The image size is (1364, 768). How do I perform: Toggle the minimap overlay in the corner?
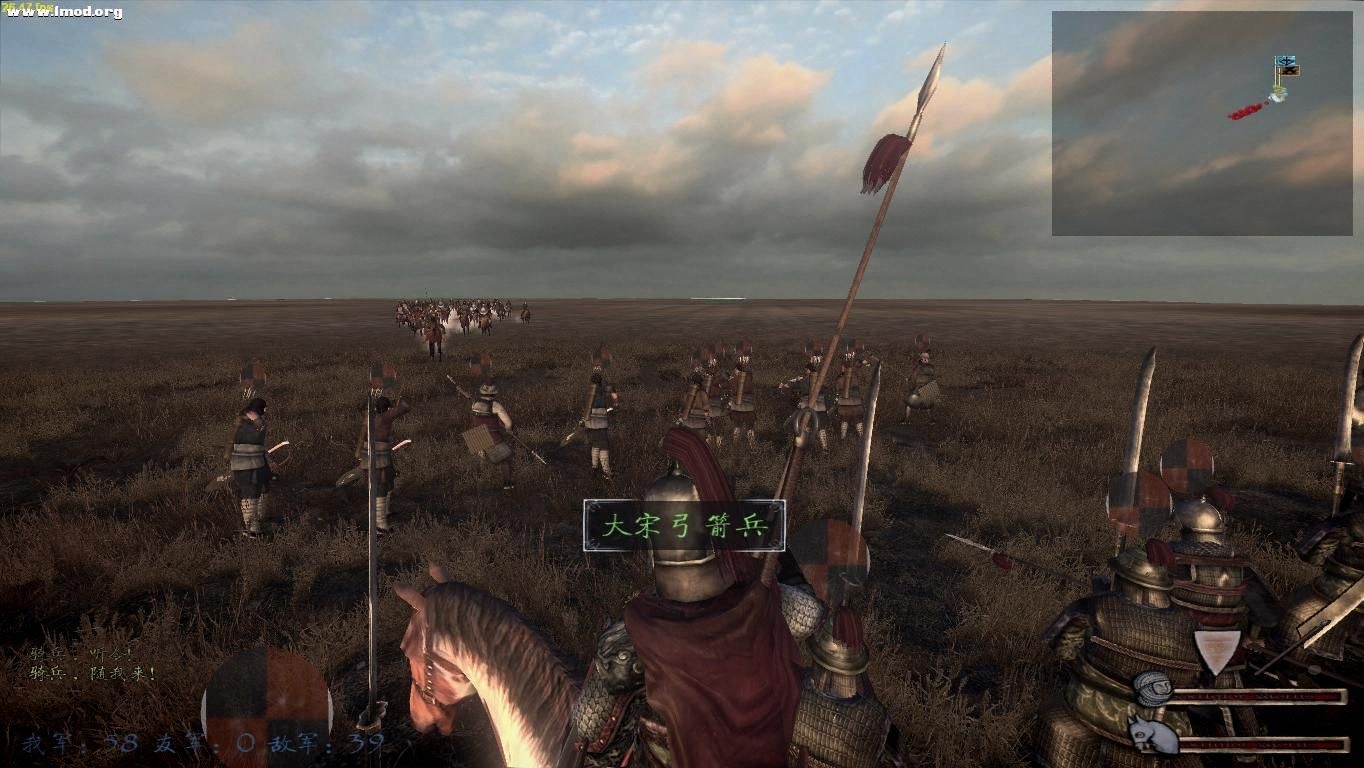(1205, 120)
